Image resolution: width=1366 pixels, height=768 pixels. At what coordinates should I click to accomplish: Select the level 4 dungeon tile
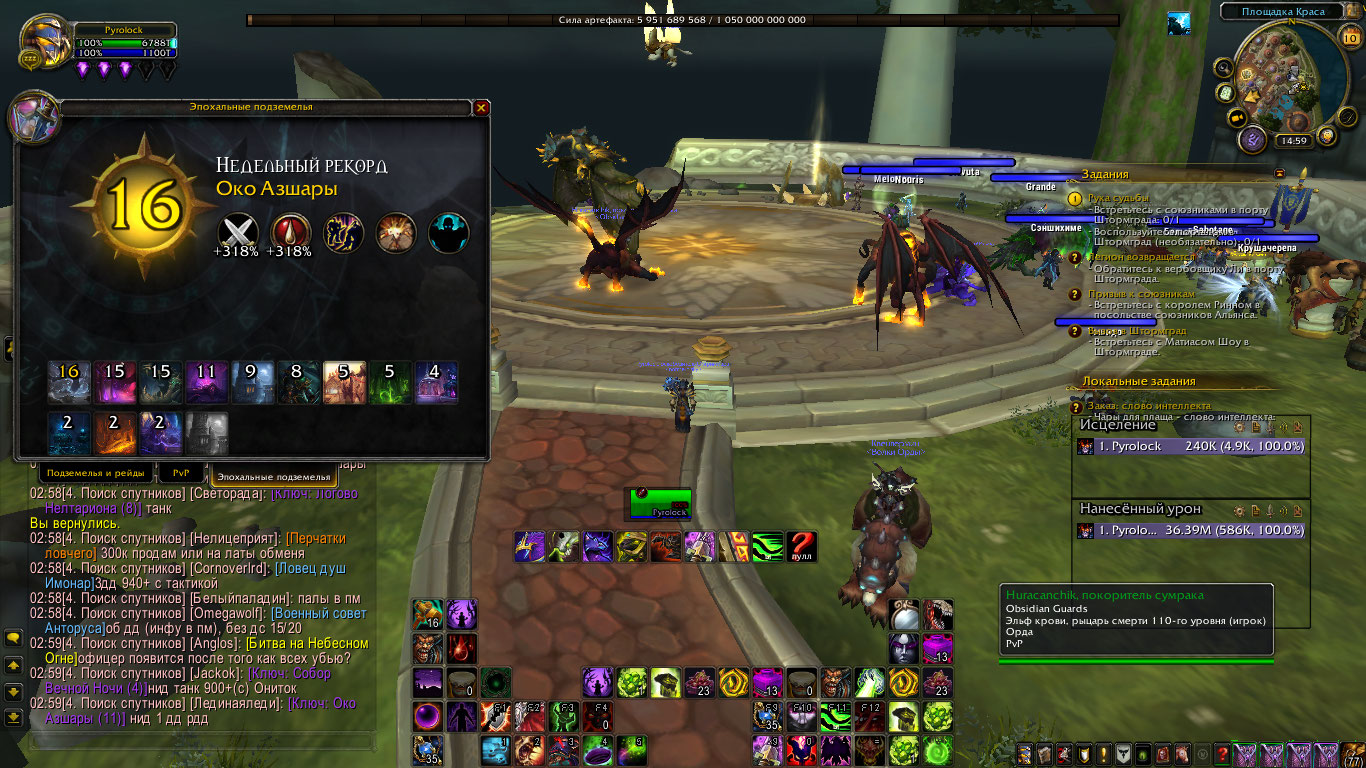click(435, 382)
